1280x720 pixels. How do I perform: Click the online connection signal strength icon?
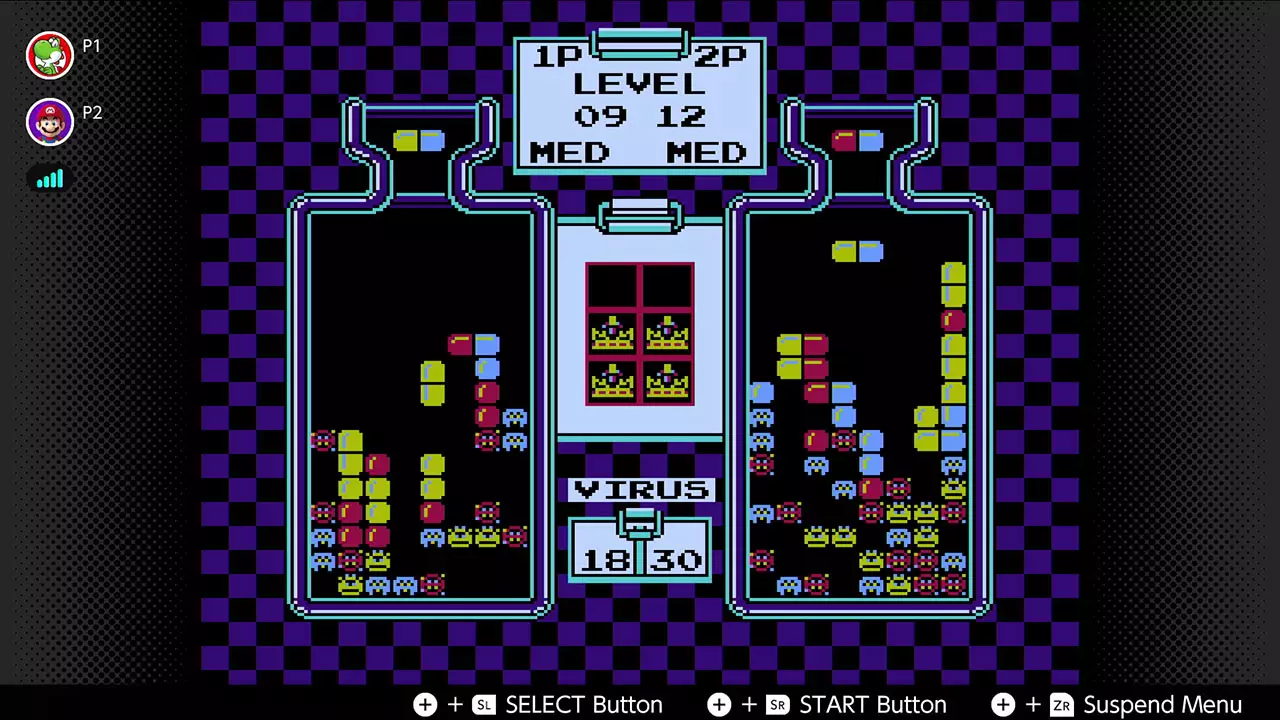[50, 180]
